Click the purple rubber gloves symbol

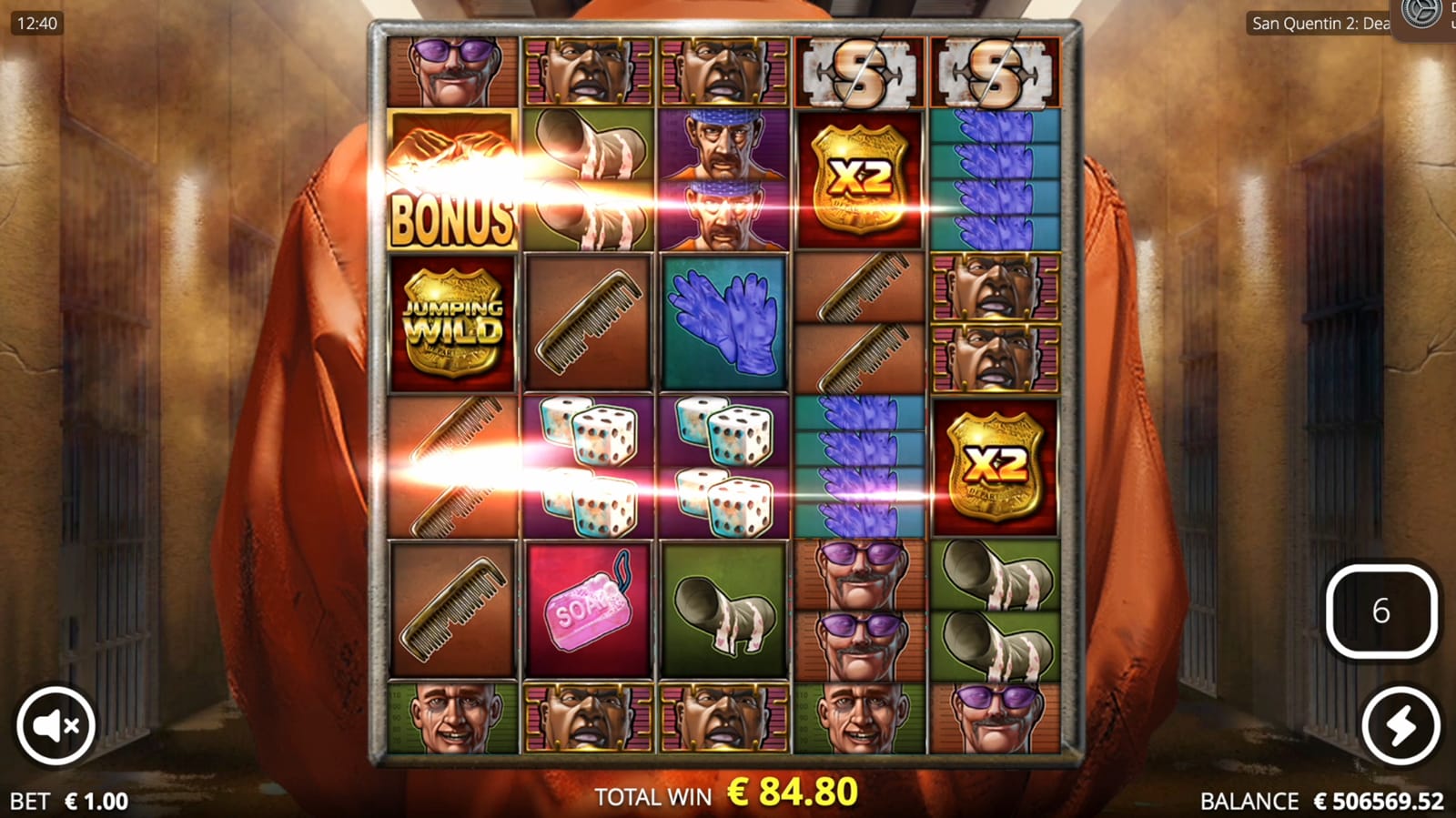pos(723,320)
